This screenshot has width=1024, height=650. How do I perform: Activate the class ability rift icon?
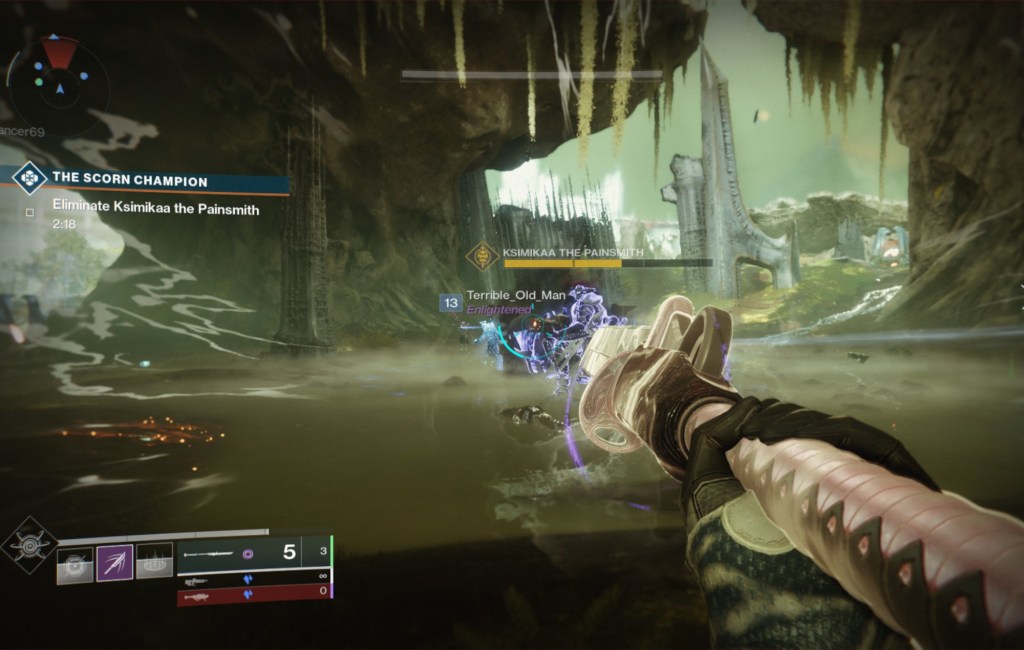point(153,563)
